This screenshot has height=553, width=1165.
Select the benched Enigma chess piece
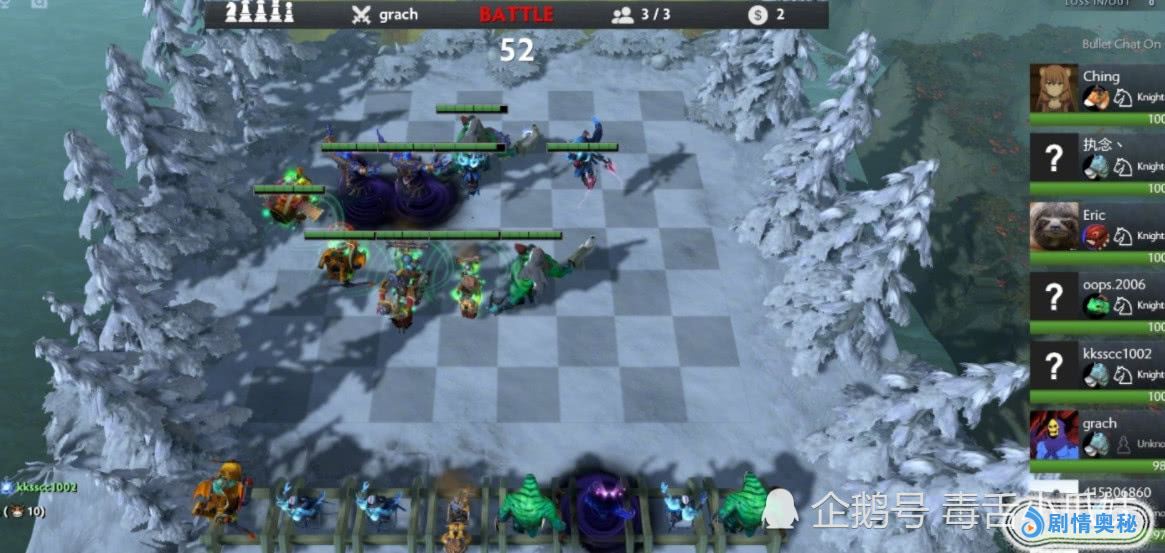(603, 502)
